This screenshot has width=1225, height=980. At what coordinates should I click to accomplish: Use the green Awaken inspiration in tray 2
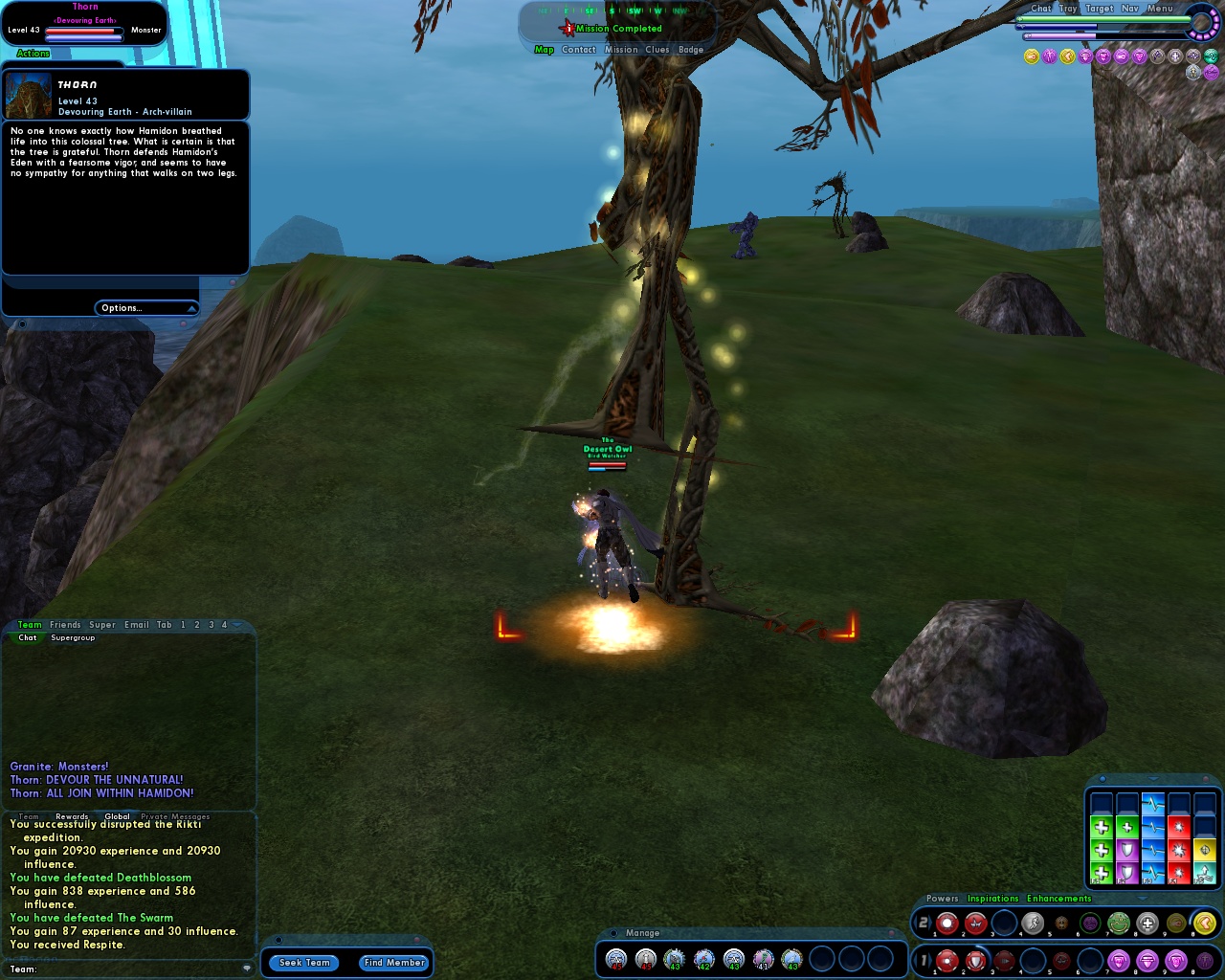pos(1120,923)
